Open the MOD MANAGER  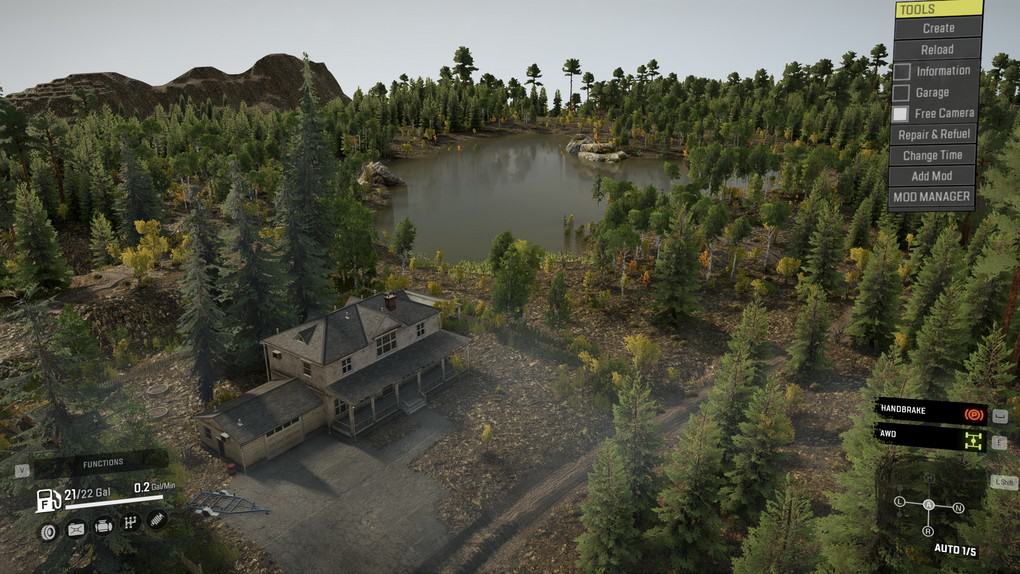click(931, 197)
